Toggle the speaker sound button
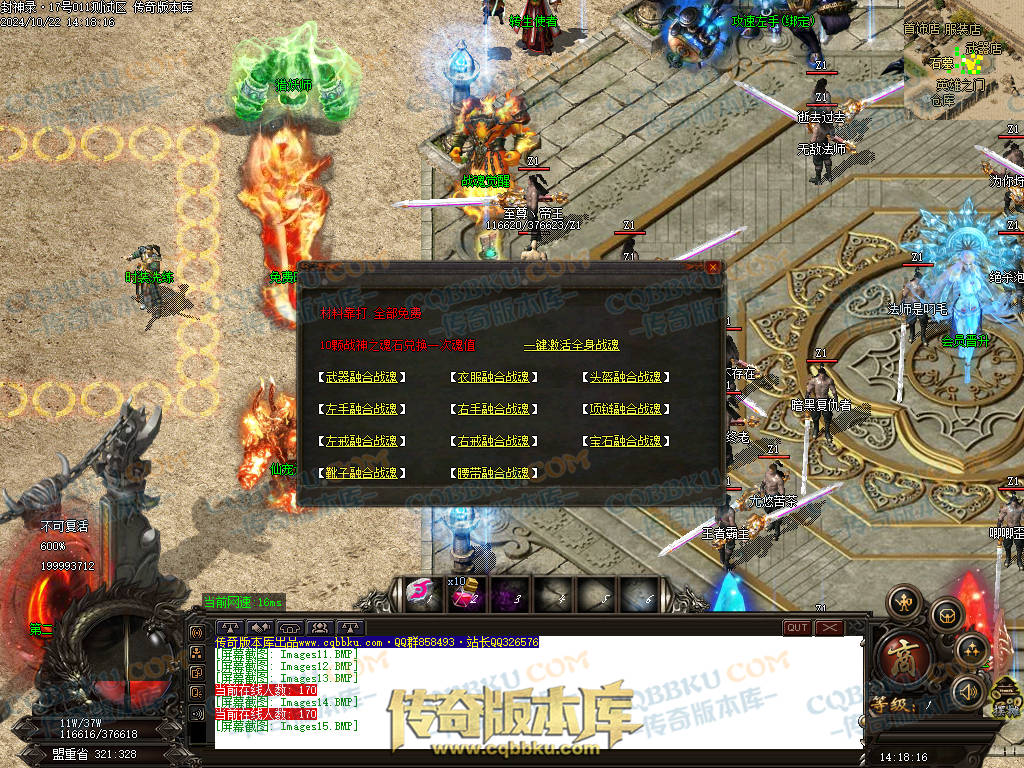The width and height of the screenshot is (1024, 768). tap(967, 690)
